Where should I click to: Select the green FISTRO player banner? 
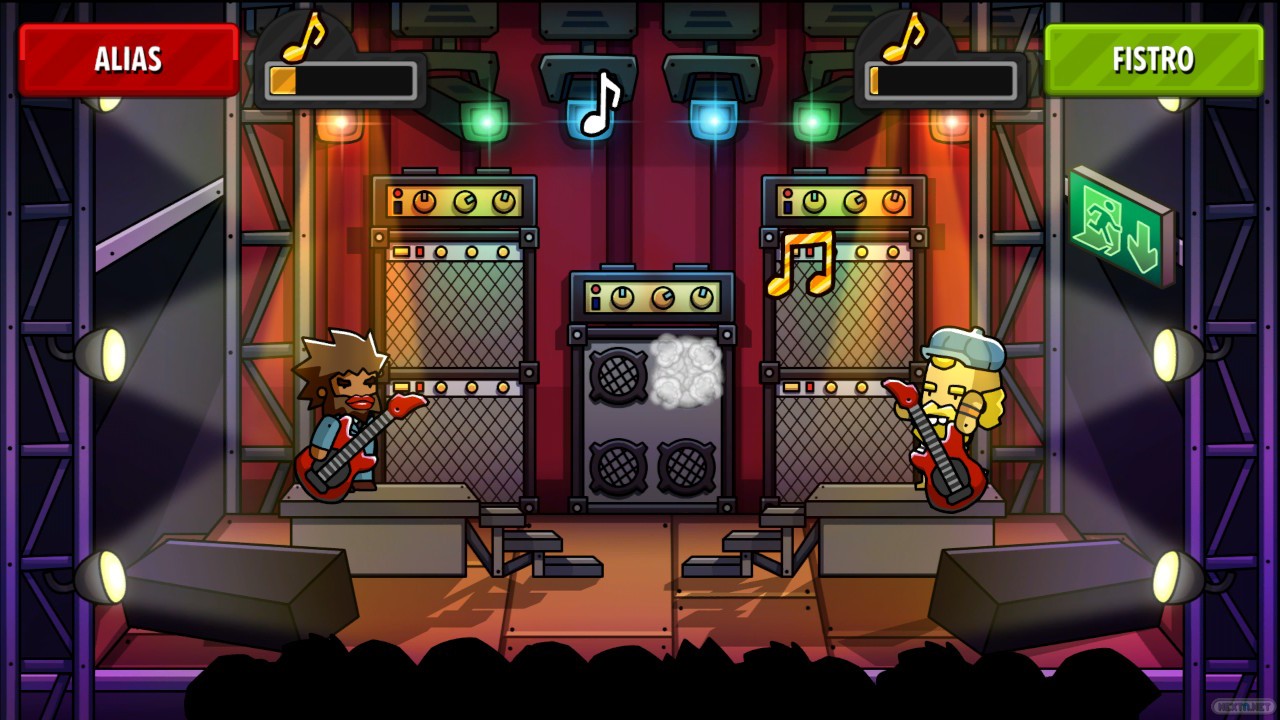point(1153,60)
